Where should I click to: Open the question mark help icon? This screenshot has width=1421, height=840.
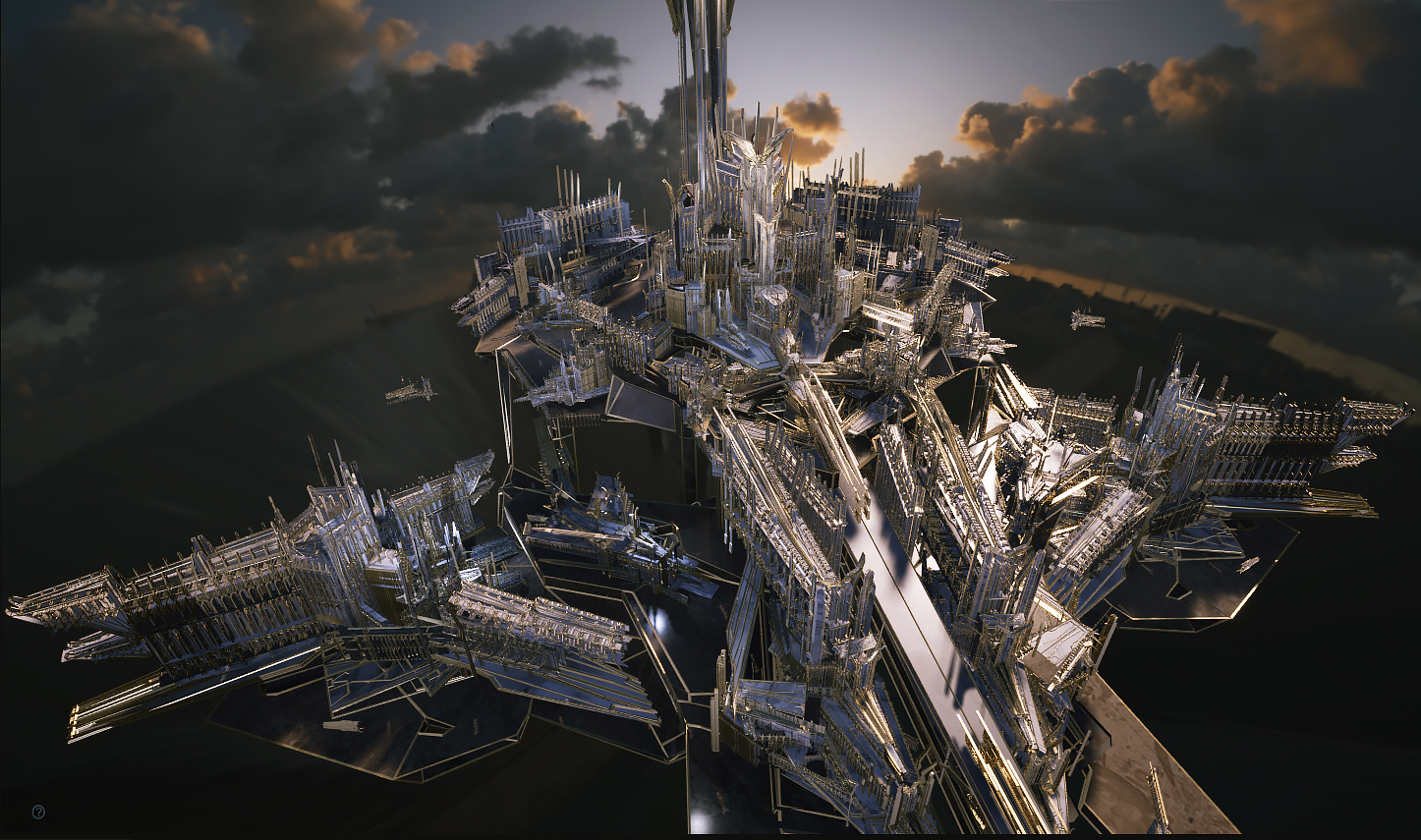38,812
